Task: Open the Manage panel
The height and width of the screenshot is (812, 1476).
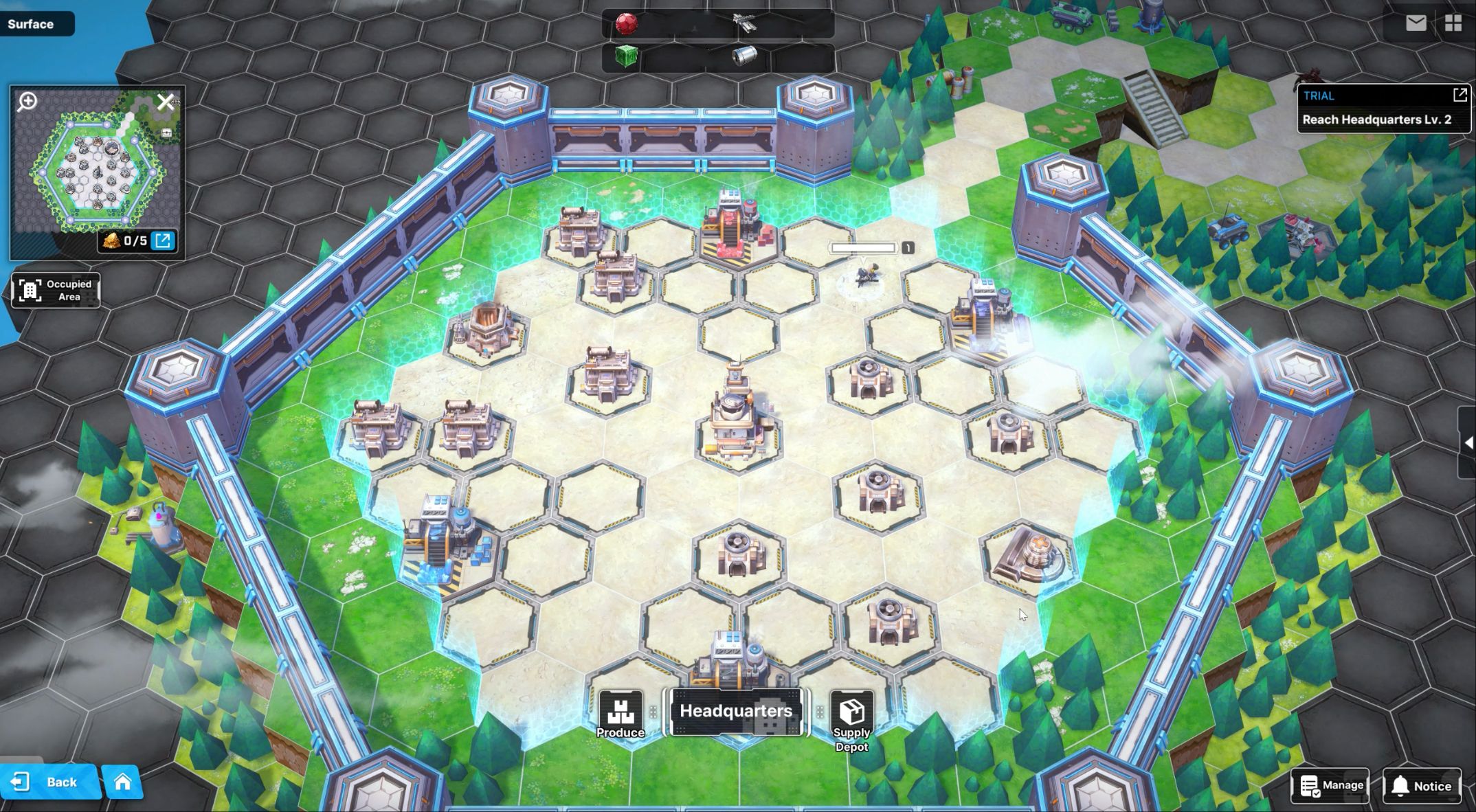Action: point(1330,785)
